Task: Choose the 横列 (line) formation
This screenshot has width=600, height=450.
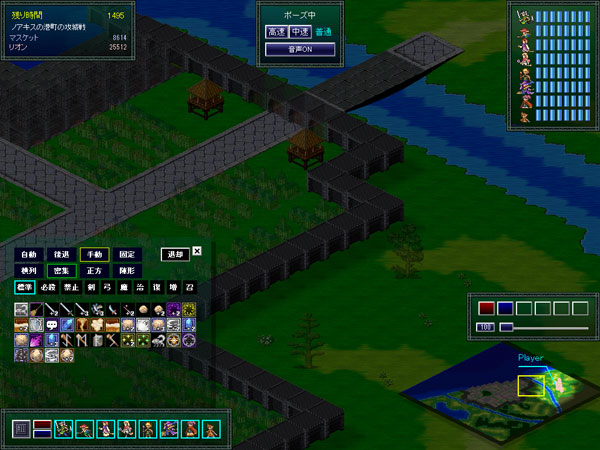Action: coord(27,271)
